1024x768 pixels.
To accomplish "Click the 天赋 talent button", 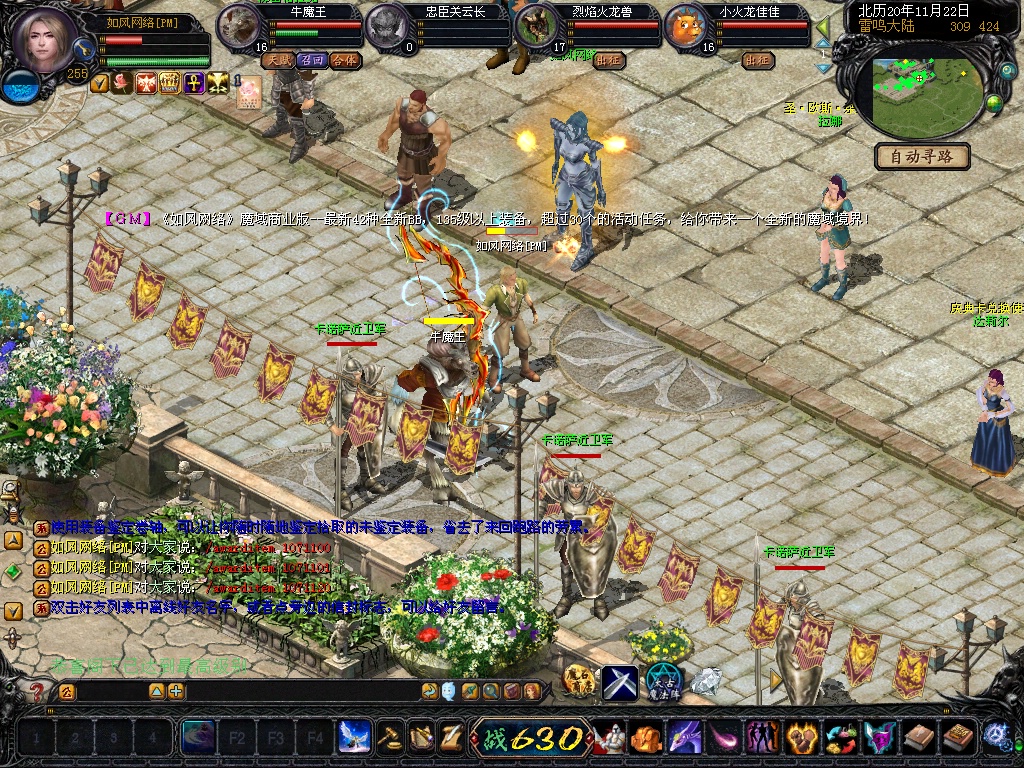I will (278, 60).
